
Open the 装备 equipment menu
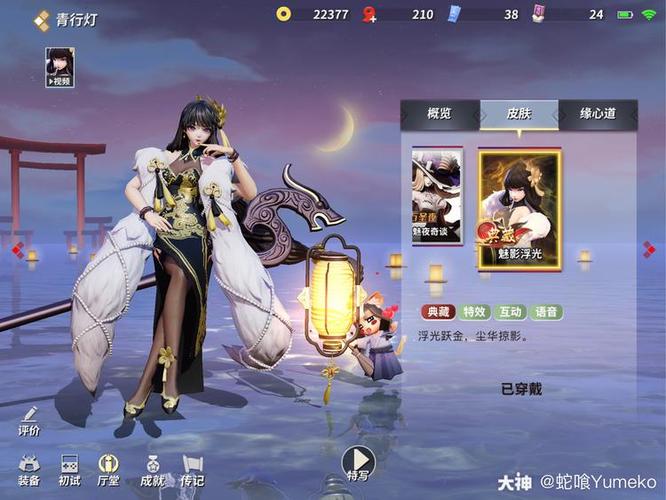tap(29, 469)
